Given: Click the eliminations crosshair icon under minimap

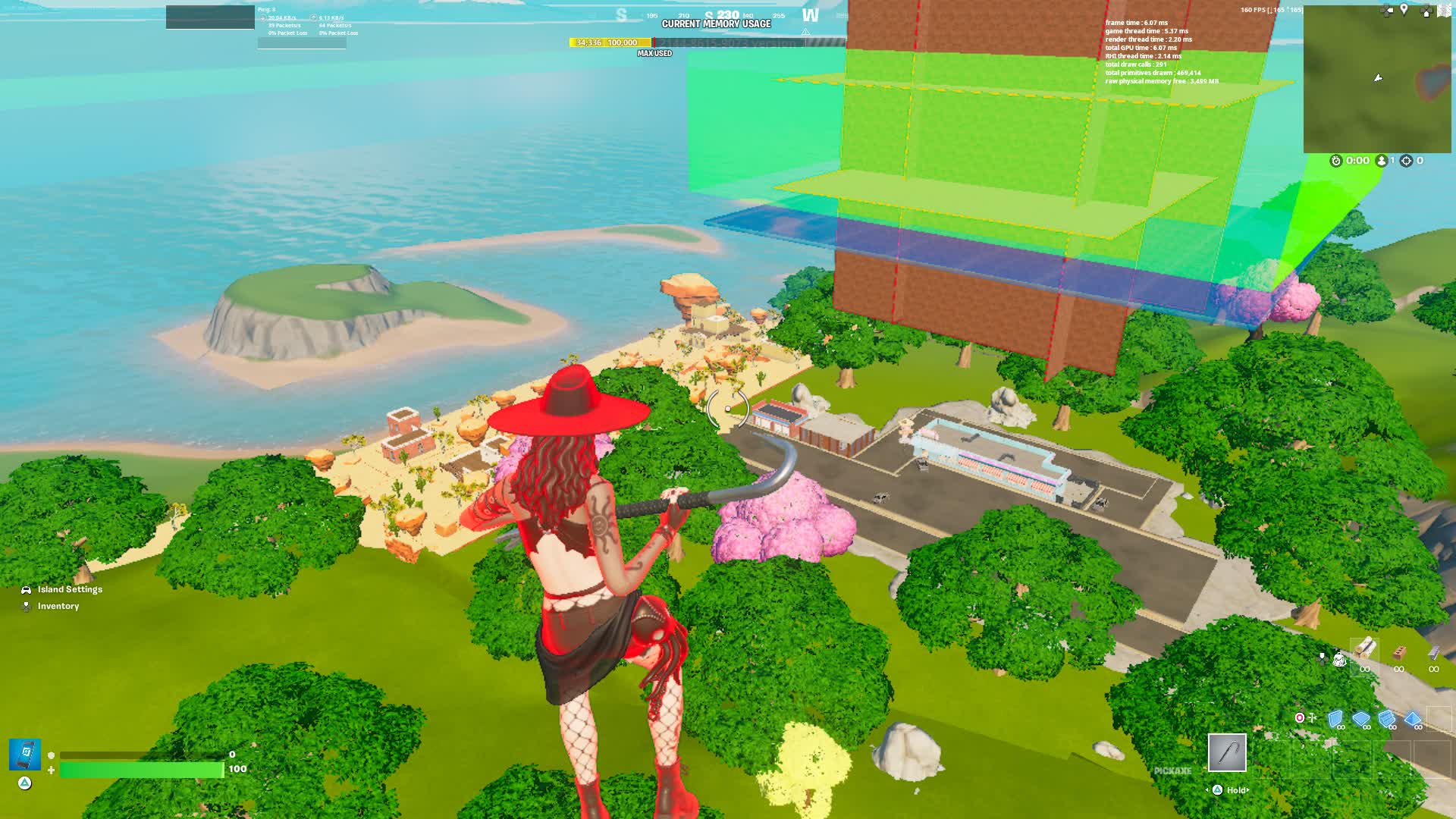Looking at the screenshot, I should coord(1405,161).
